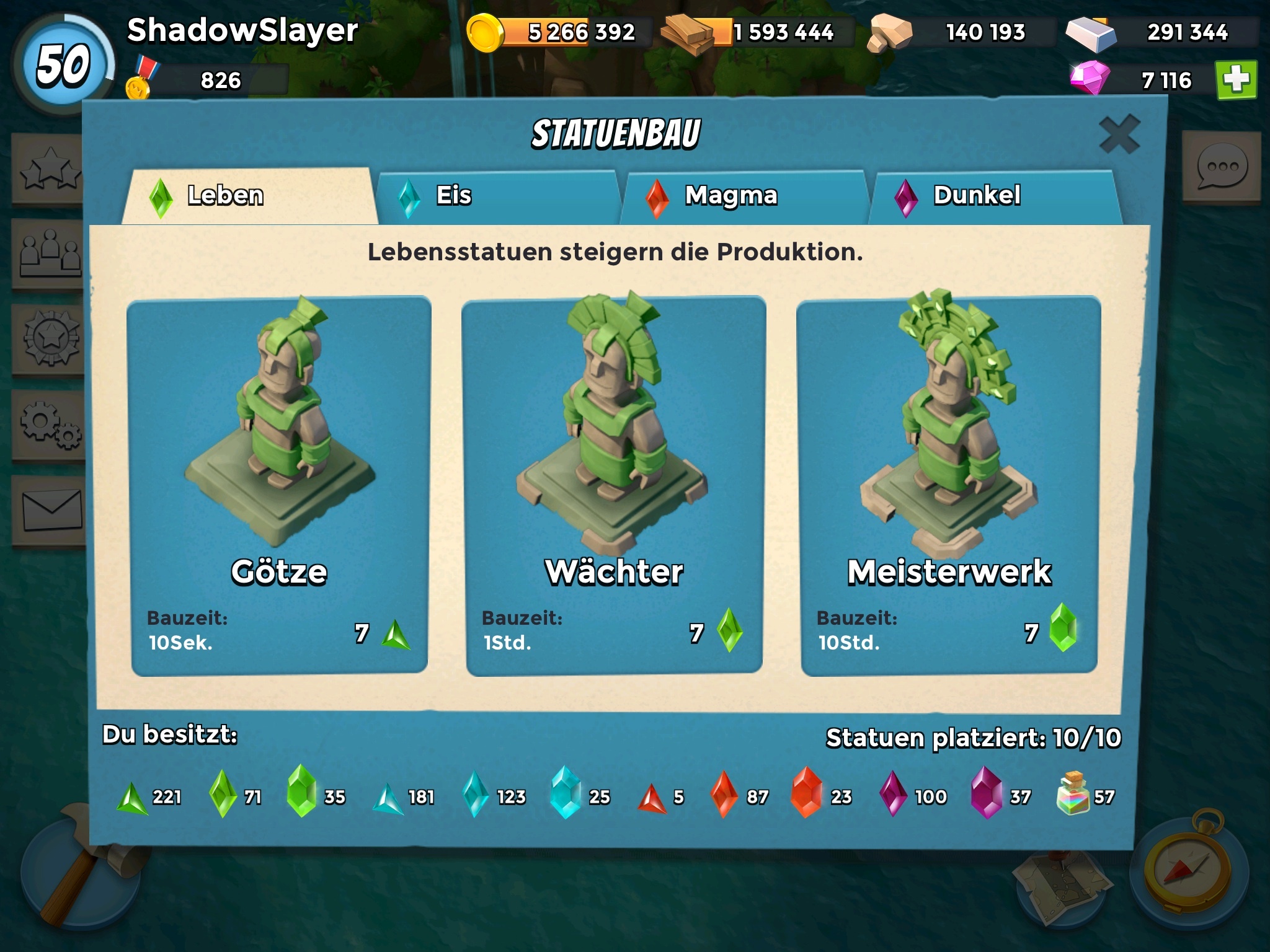
Task: Click the star gear badge button
Action: 50,339
